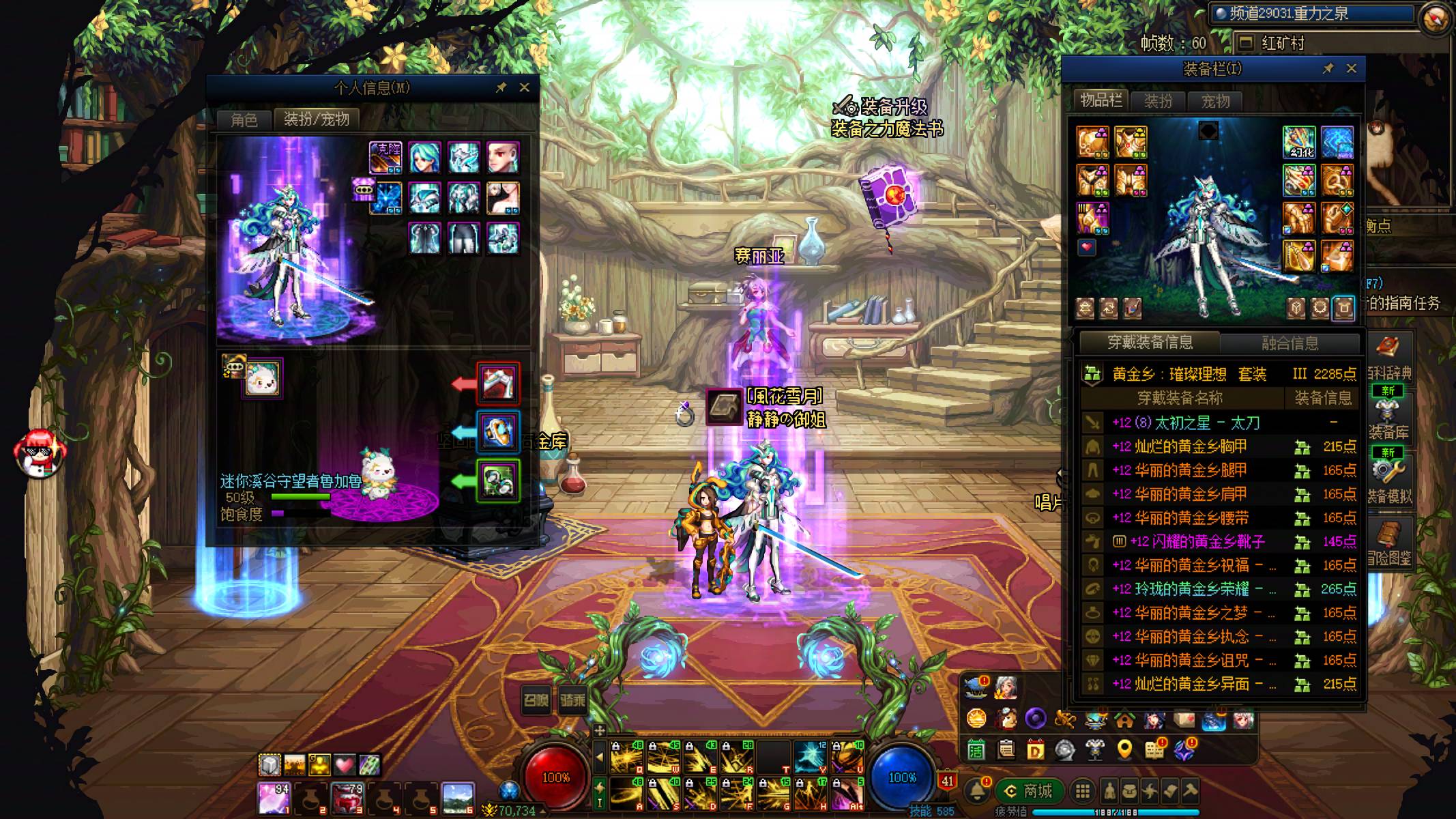The height and width of the screenshot is (819, 1456).
Task: Open the notification bell
Action: (x=977, y=791)
